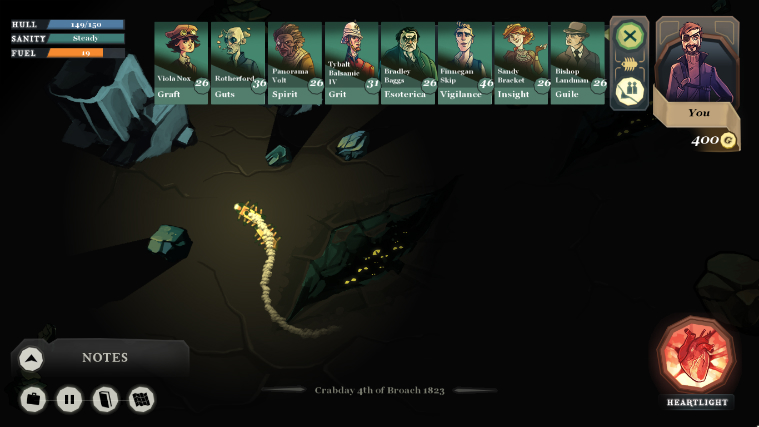Open your captain portrait labeled You

(698, 65)
